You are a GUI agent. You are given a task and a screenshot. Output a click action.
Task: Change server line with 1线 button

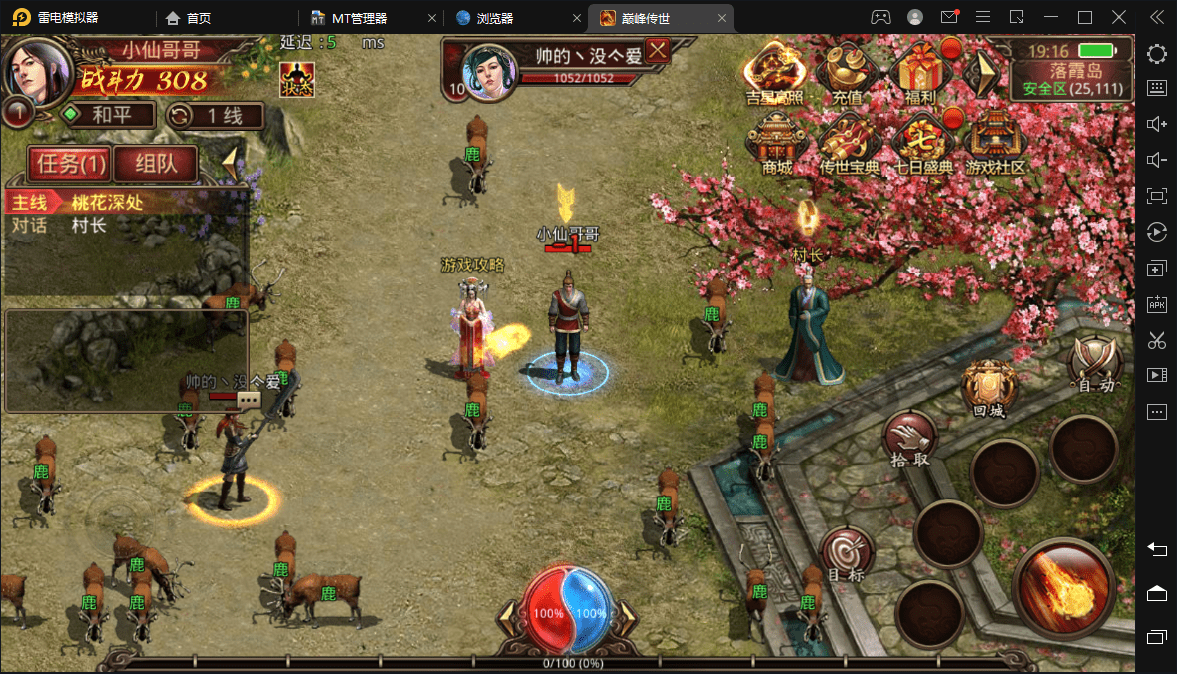tap(214, 115)
